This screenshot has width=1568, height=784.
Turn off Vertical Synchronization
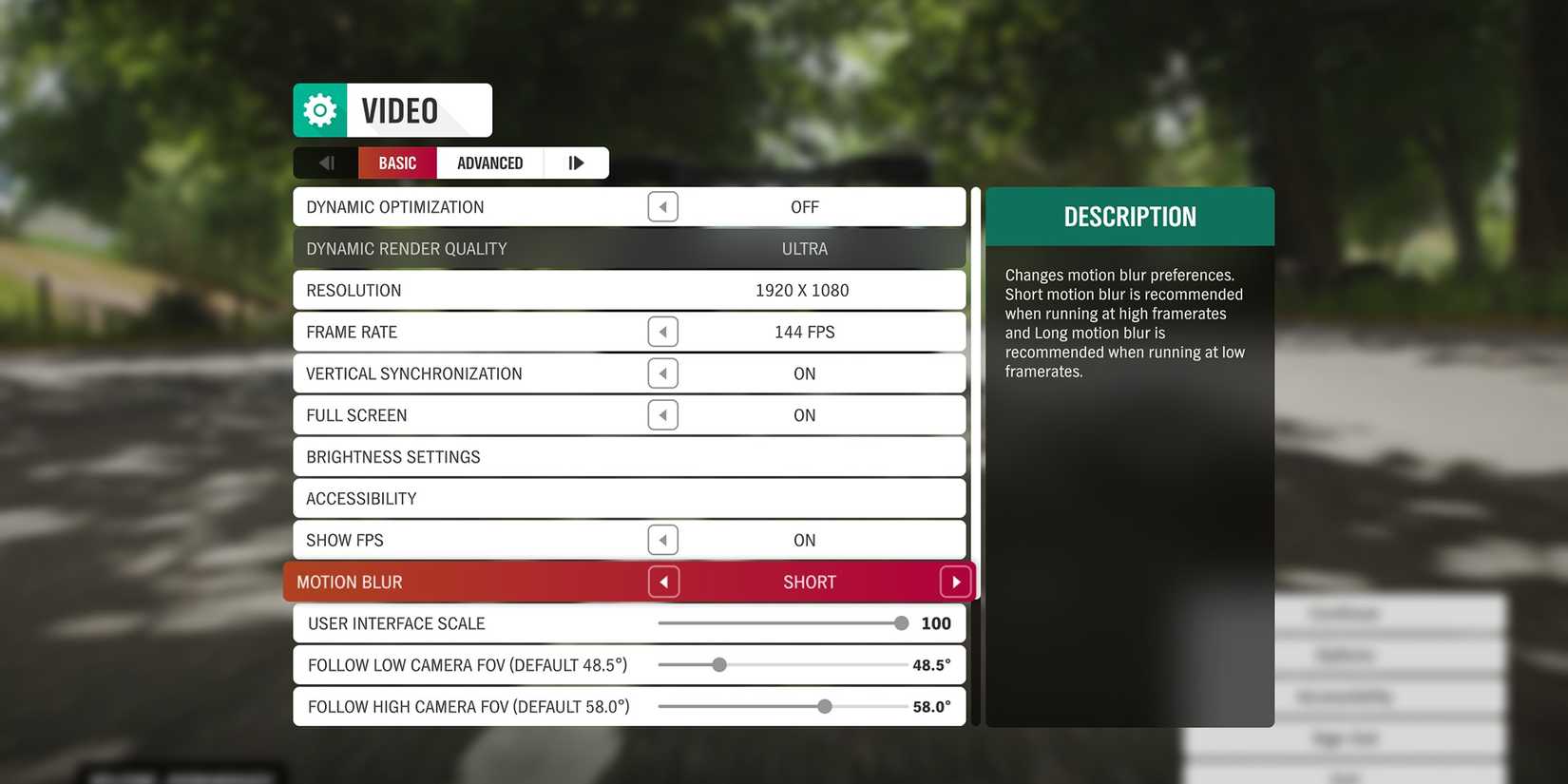[x=662, y=373]
